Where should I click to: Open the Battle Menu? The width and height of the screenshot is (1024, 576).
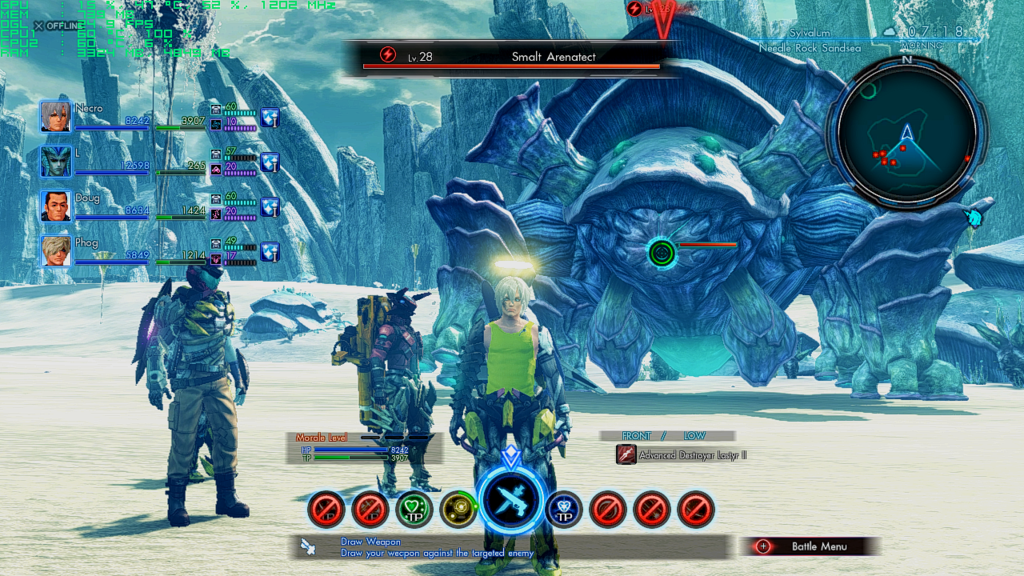(x=810, y=546)
